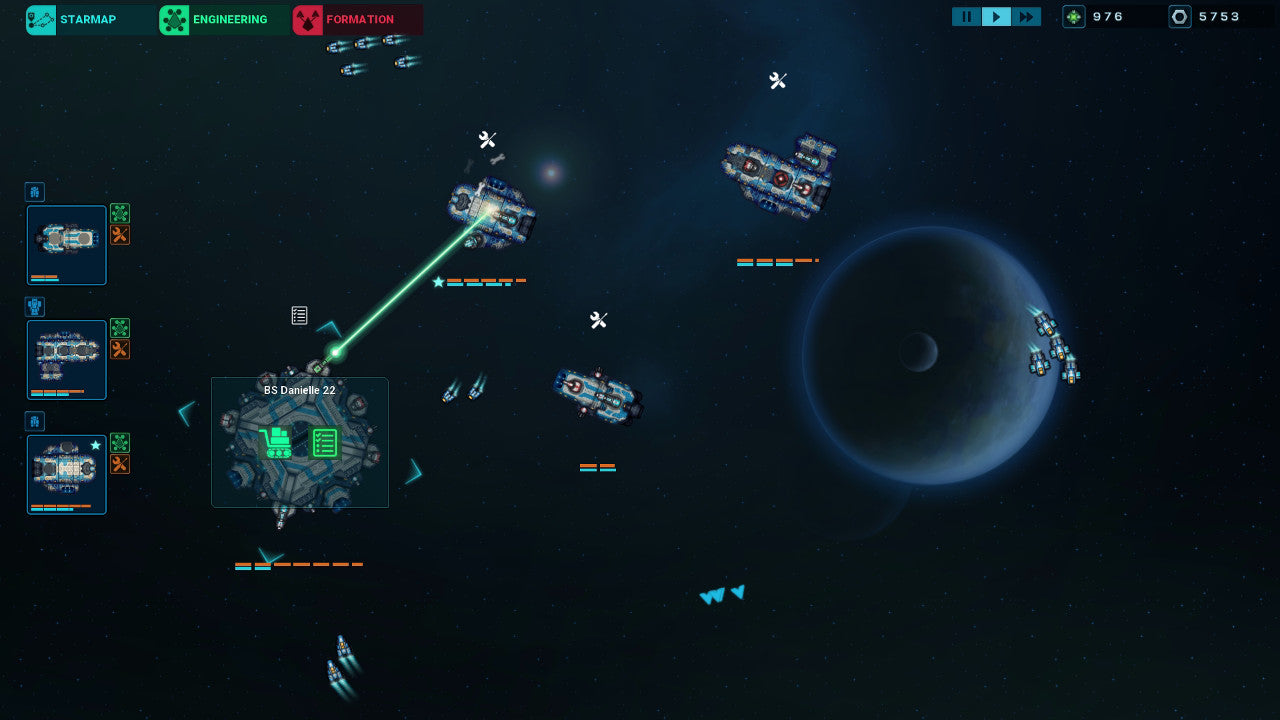This screenshot has width=1280, height=720.
Task: Enable fast-forward game speed
Action: tap(1027, 16)
